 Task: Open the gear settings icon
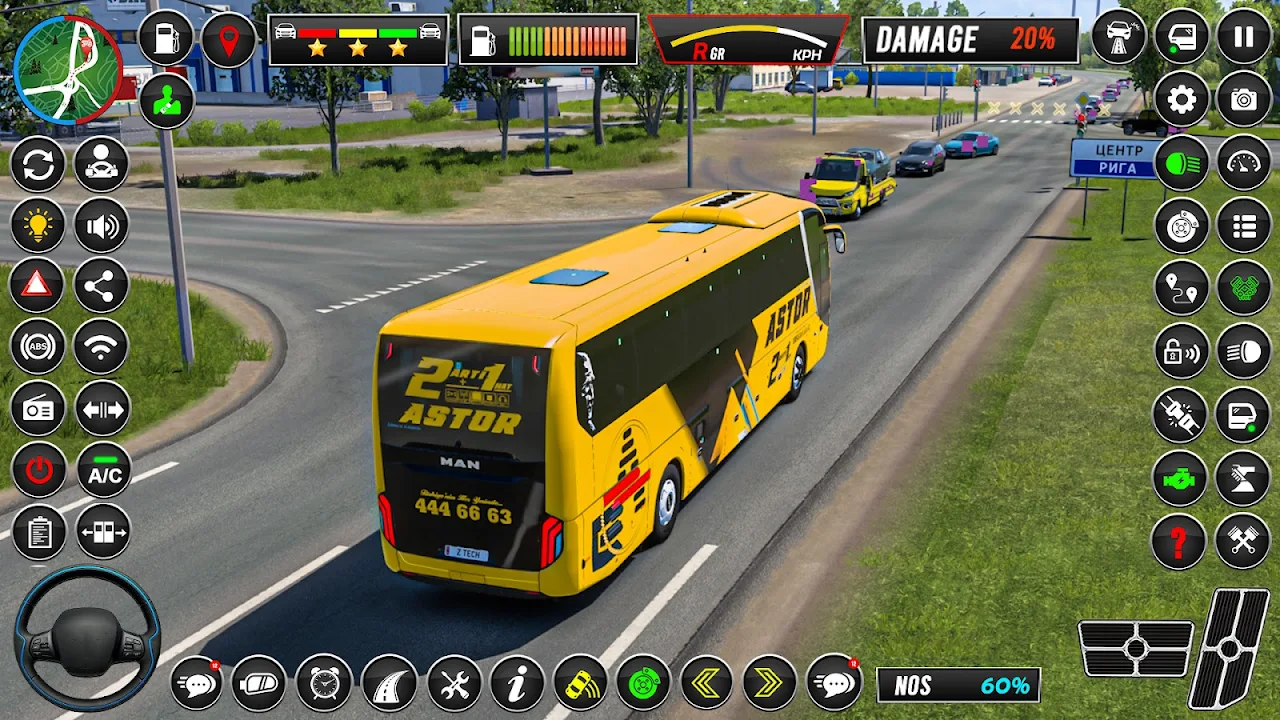(x=1182, y=99)
